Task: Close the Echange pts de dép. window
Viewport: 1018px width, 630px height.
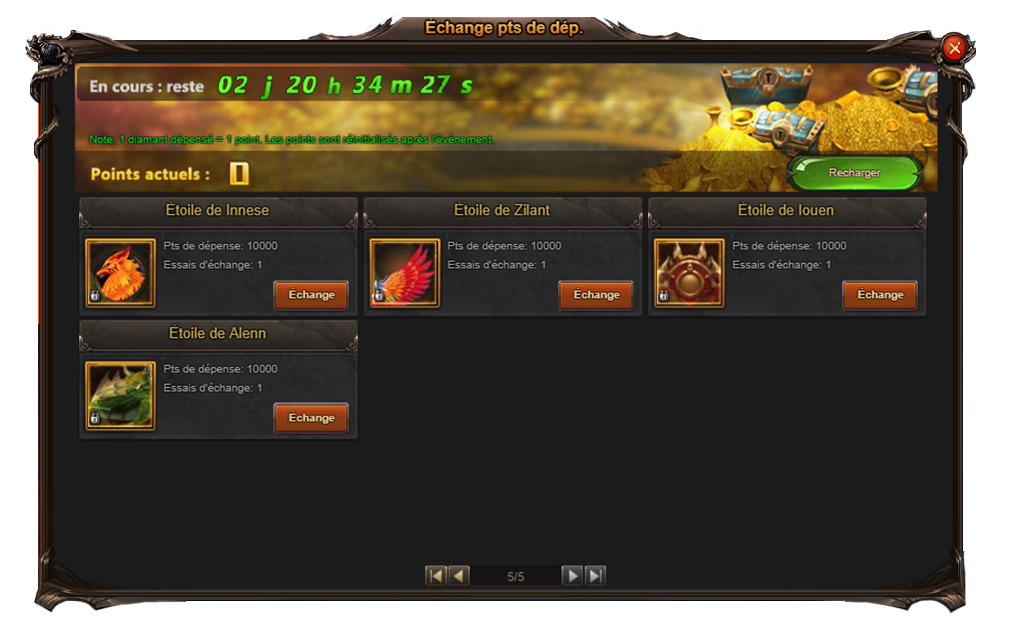Action: coord(954,47)
